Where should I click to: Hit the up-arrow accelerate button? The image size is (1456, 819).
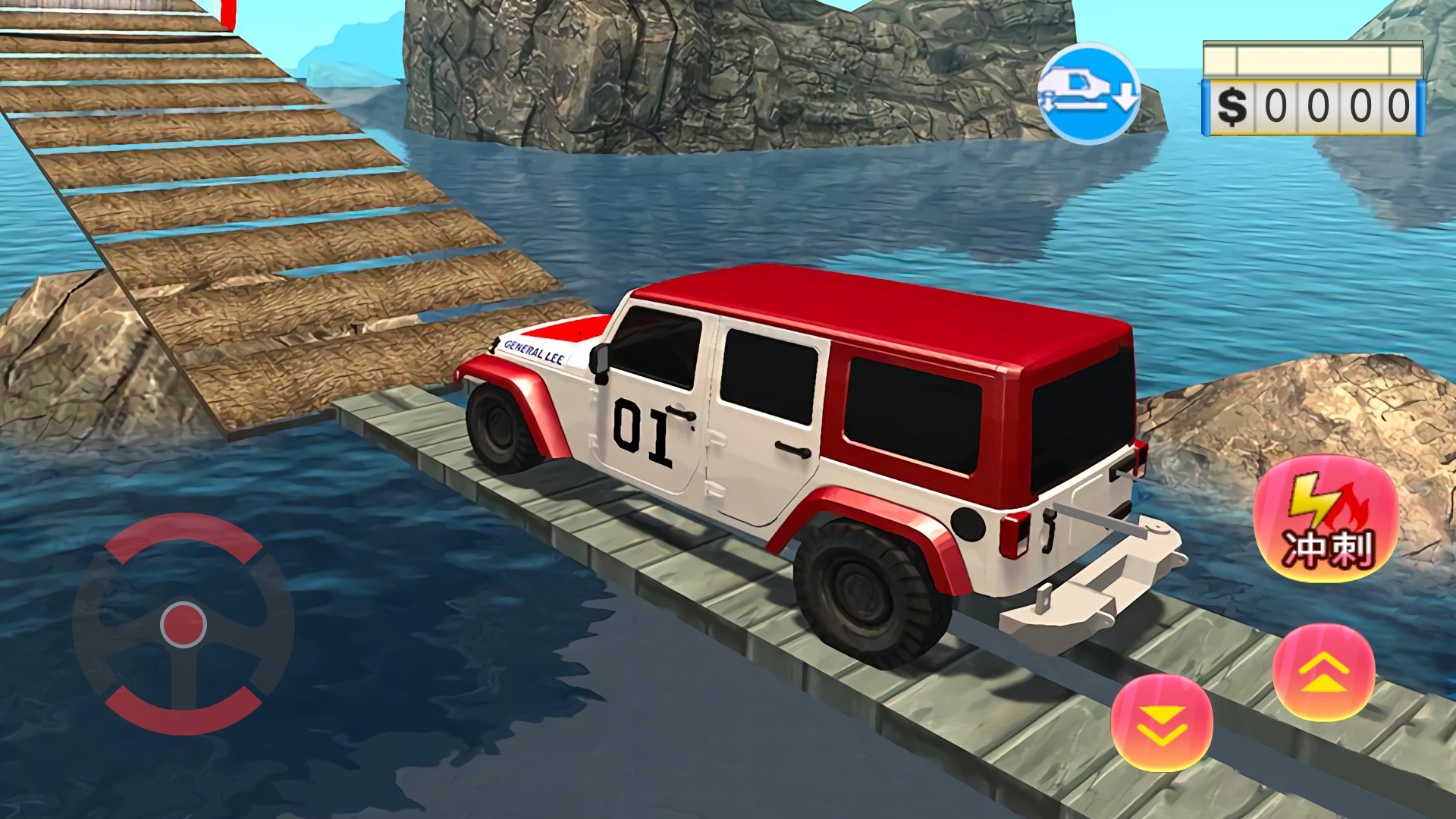1324,672
